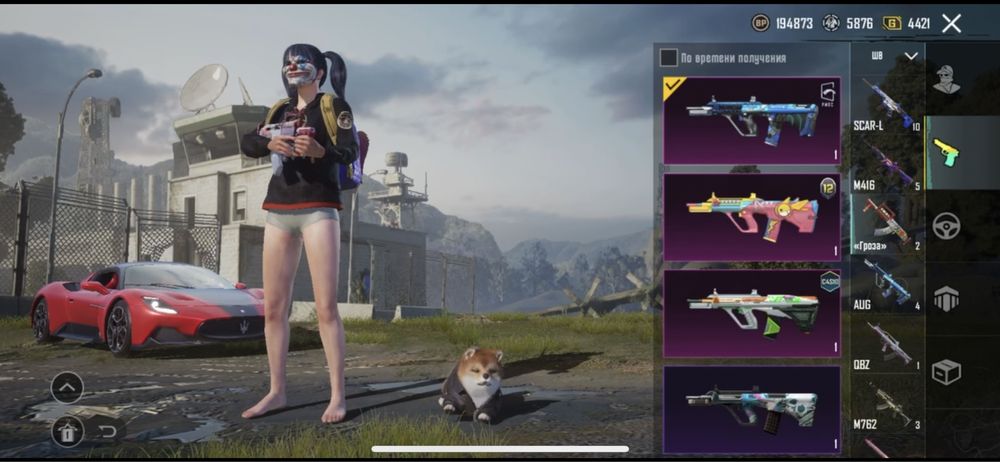
Task: Open the stacked crate category tab
Action: pyautogui.click(x=946, y=298)
